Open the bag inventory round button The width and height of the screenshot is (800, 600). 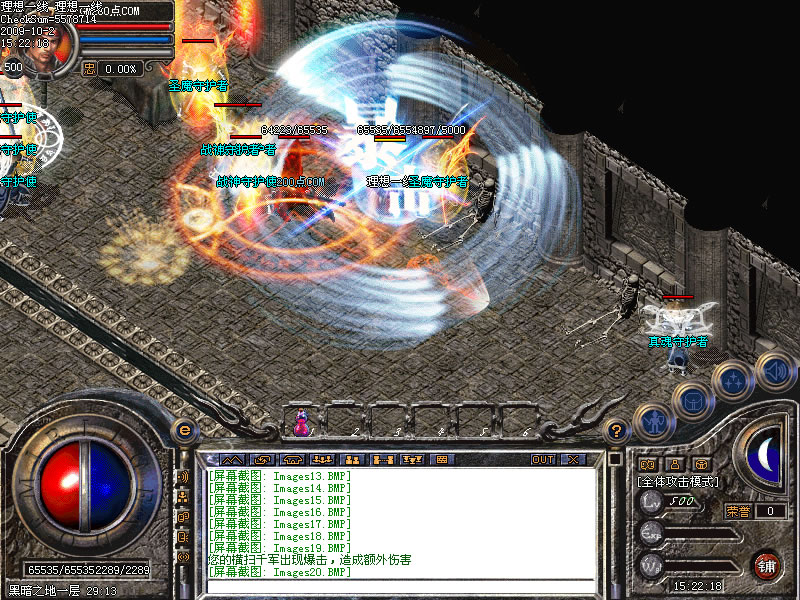[692, 401]
